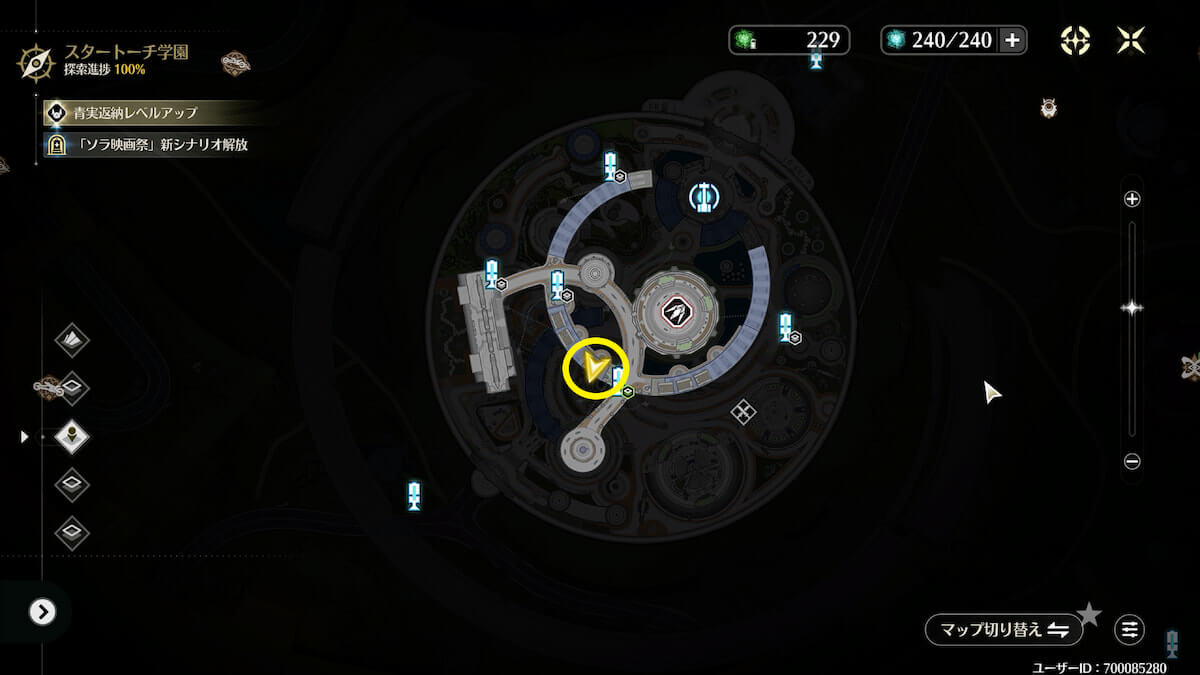Select the beacon on the rectangular building
This screenshot has width=1200, height=675.
tap(491, 272)
